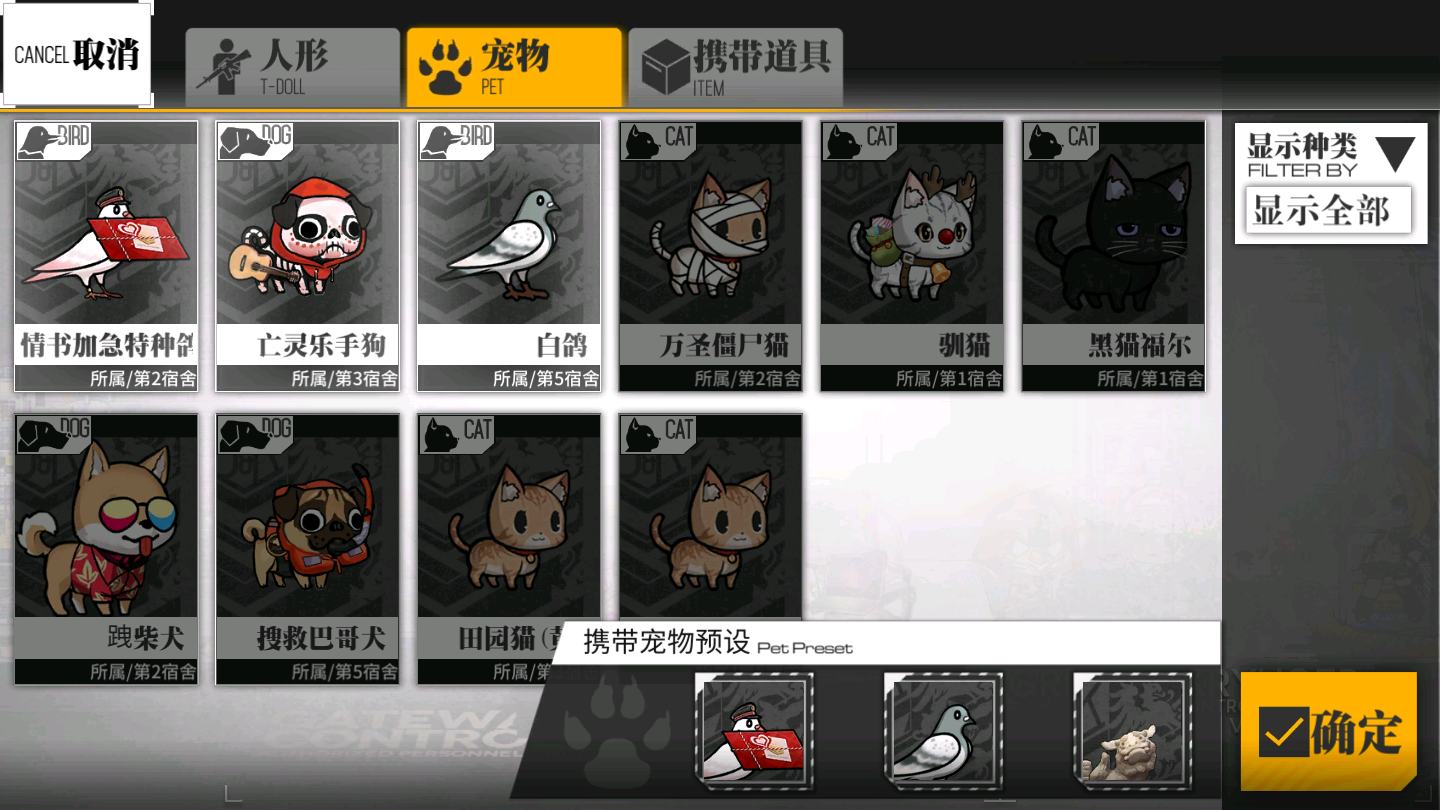Select the 田园猫 cat pet card
The width and height of the screenshot is (1440, 810).
click(x=508, y=530)
